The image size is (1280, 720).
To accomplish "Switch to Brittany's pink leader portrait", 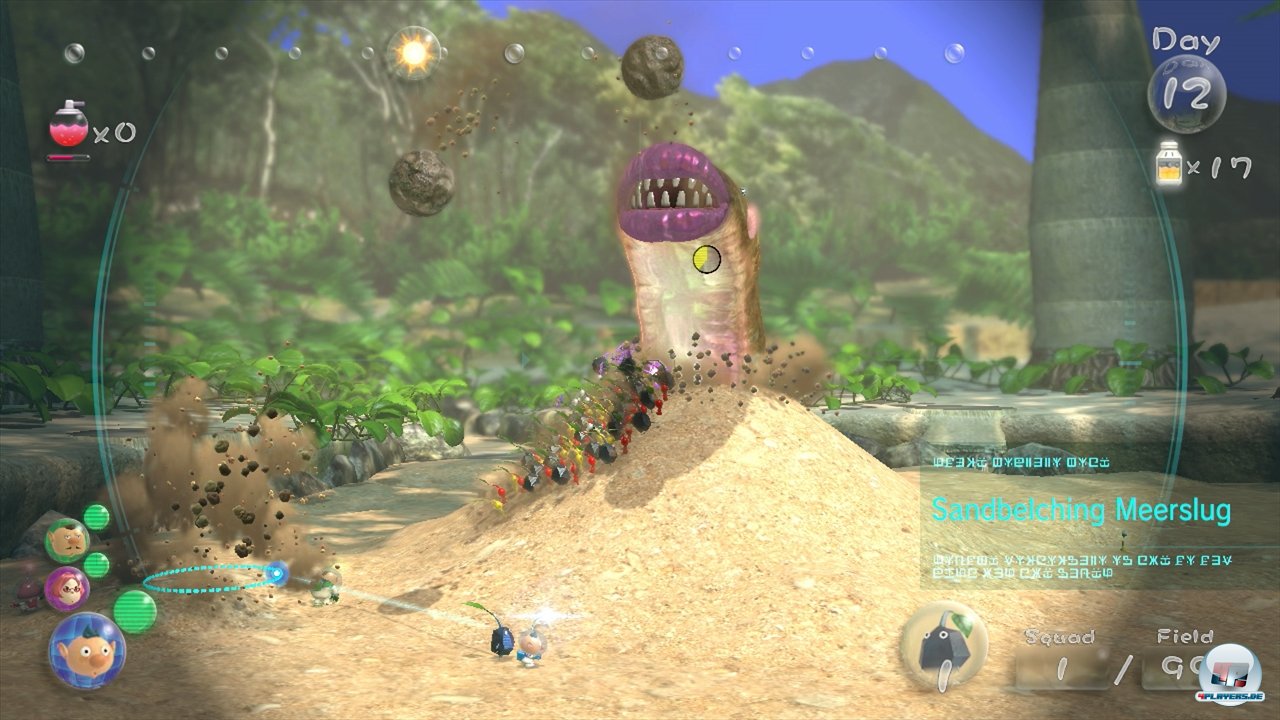I will tap(67, 586).
